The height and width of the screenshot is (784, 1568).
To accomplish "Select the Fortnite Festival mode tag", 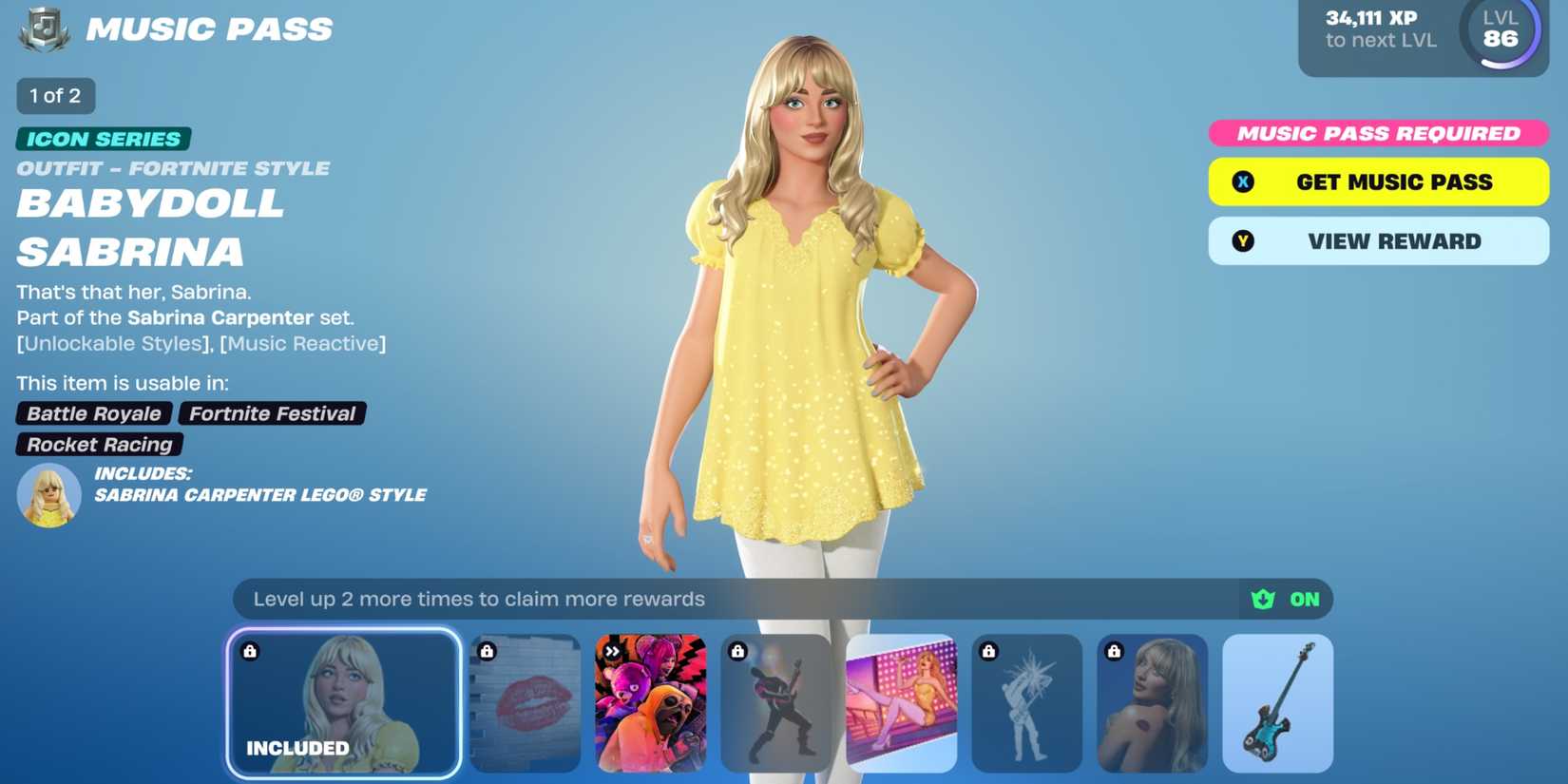I will point(271,413).
